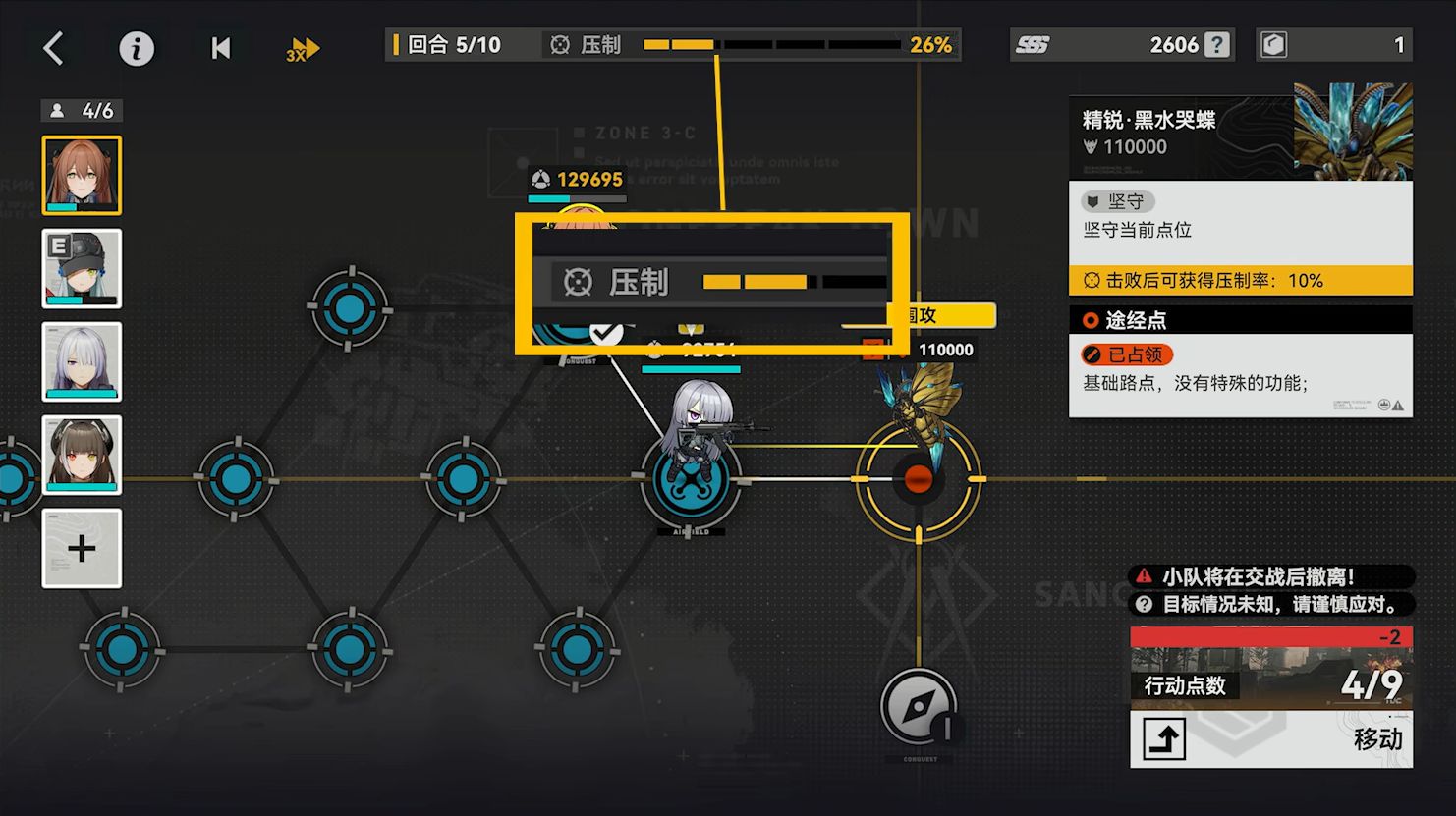Click the skip-to-start rewind button
The height and width of the screenshot is (816, 1456).
pos(221,48)
